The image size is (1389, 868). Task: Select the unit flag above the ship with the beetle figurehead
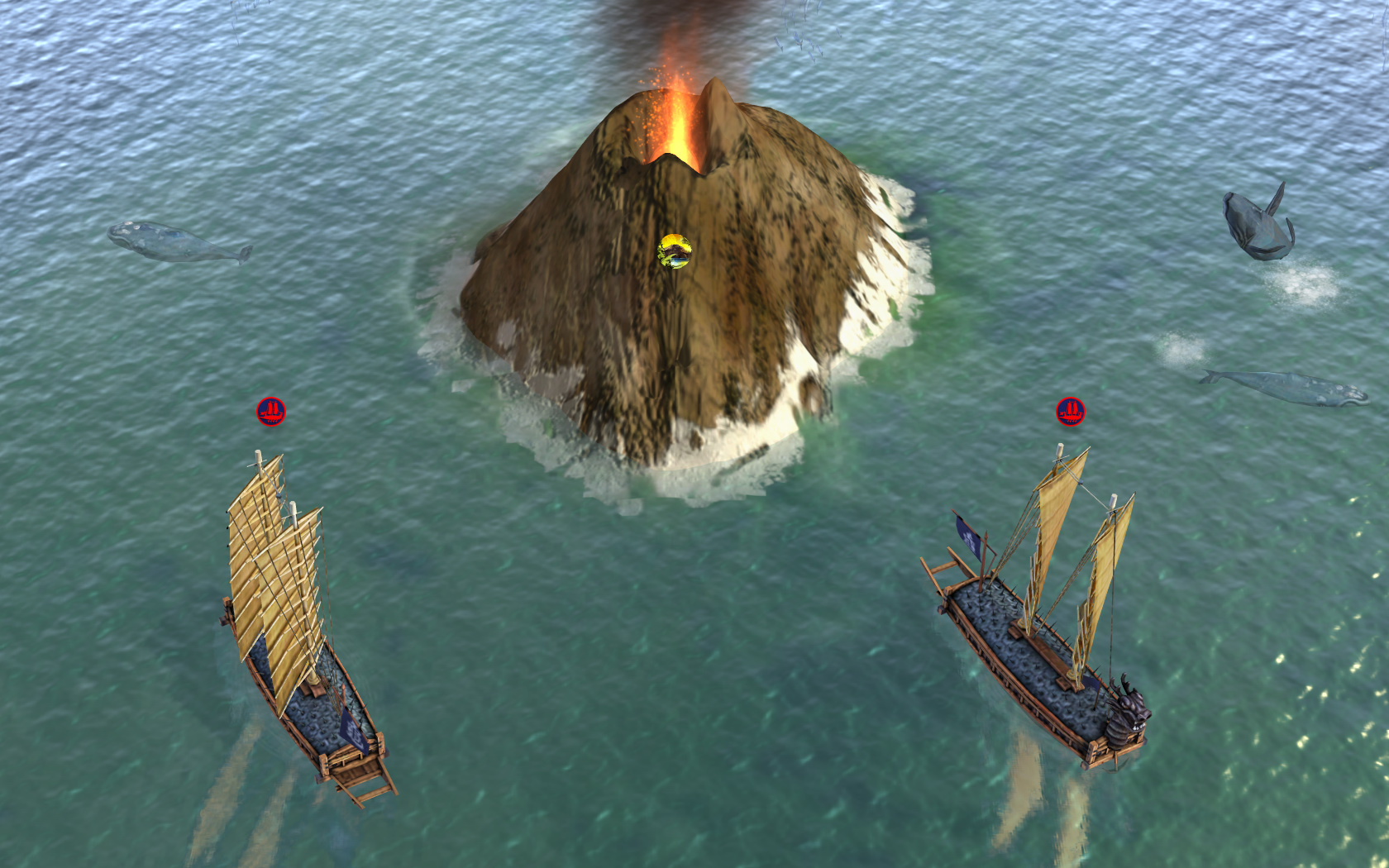coord(1071,411)
